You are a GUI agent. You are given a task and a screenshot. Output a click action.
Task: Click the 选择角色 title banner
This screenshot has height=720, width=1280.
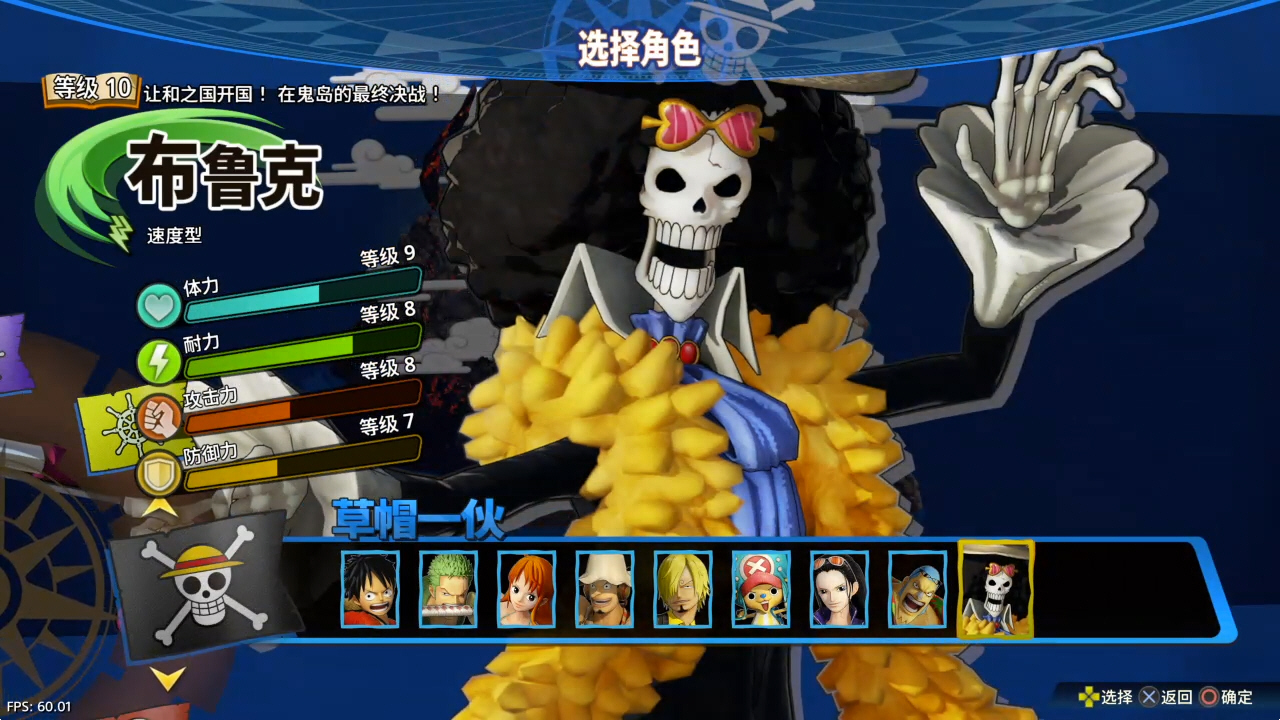pos(640,44)
